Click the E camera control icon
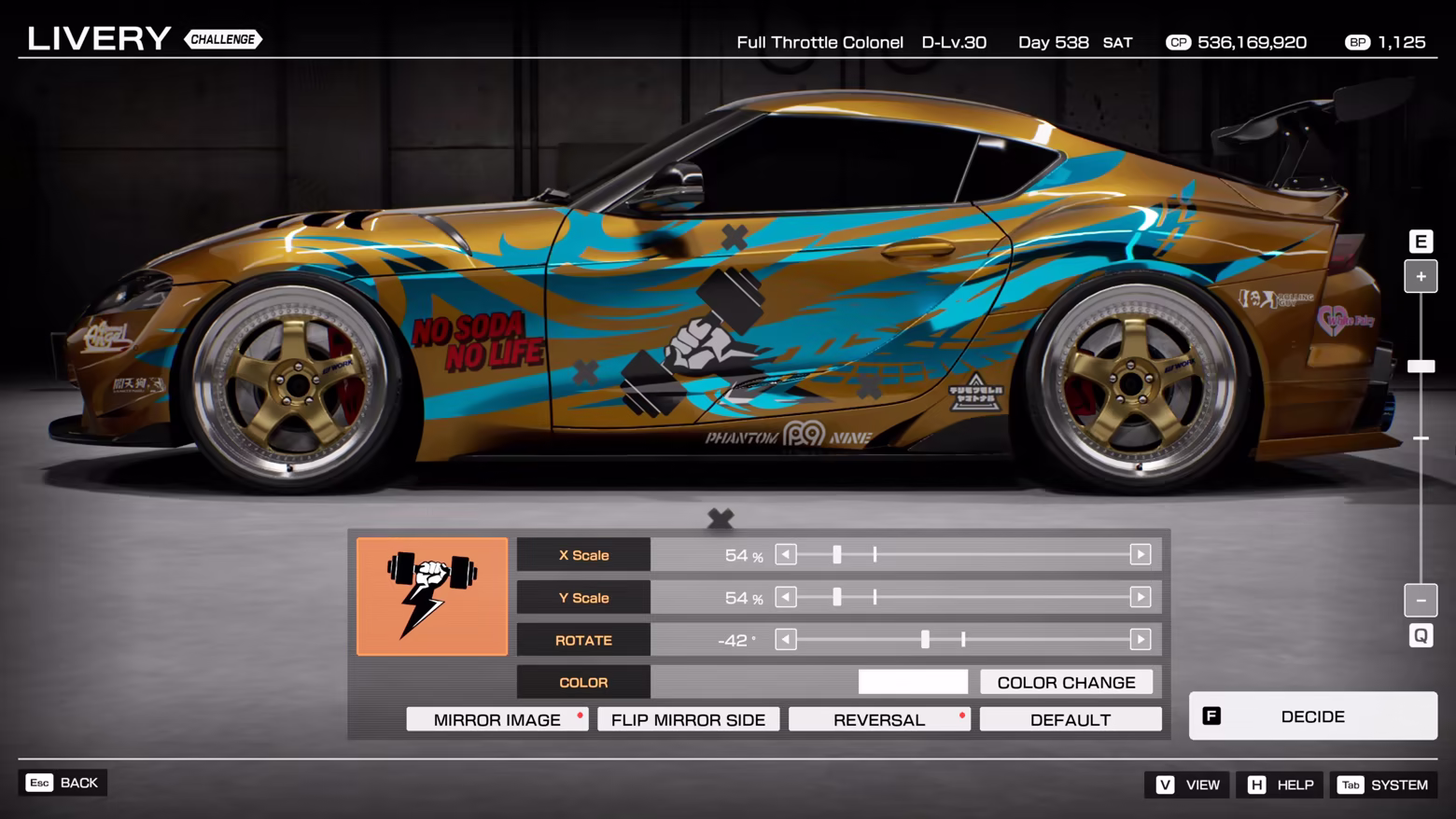The width and height of the screenshot is (1456, 819). pos(1421,241)
